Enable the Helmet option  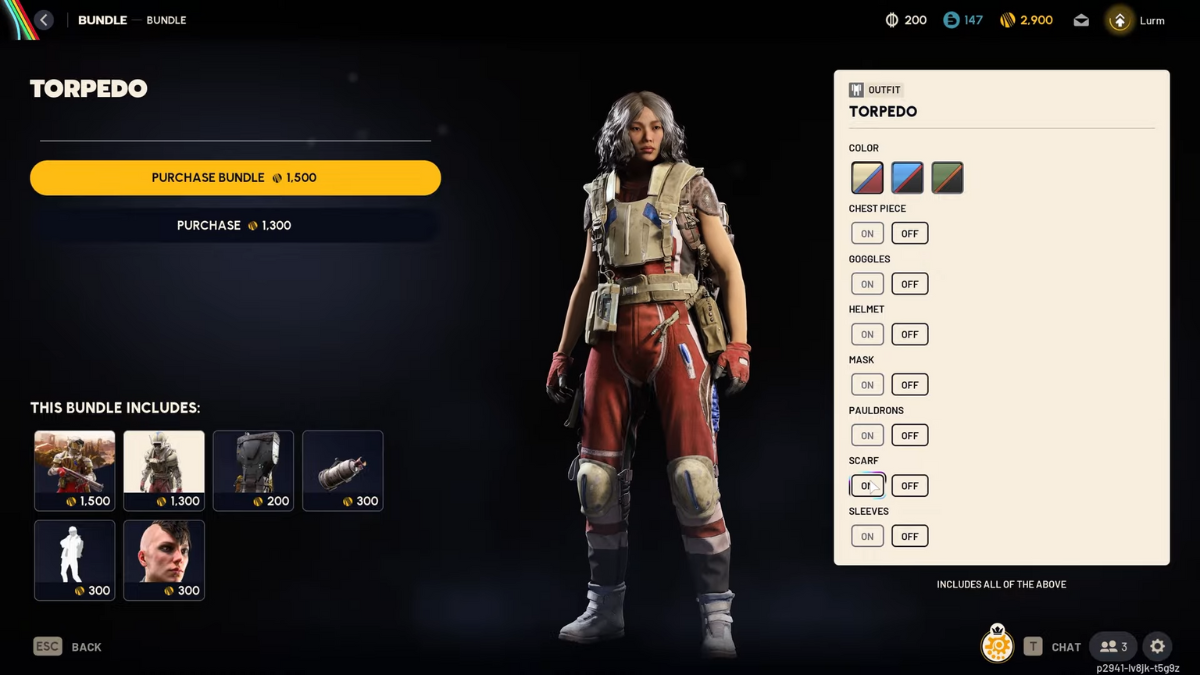[x=867, y=334]
